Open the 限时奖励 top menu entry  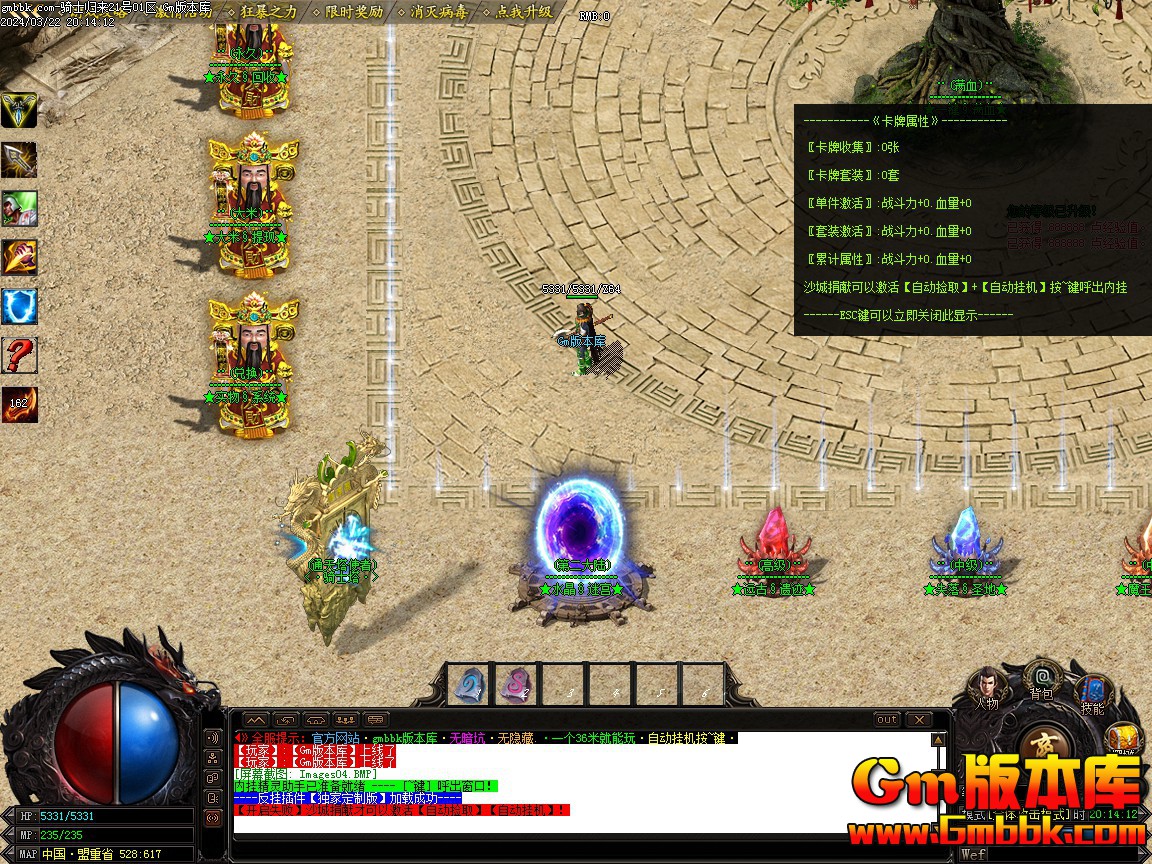pos(353,12)
